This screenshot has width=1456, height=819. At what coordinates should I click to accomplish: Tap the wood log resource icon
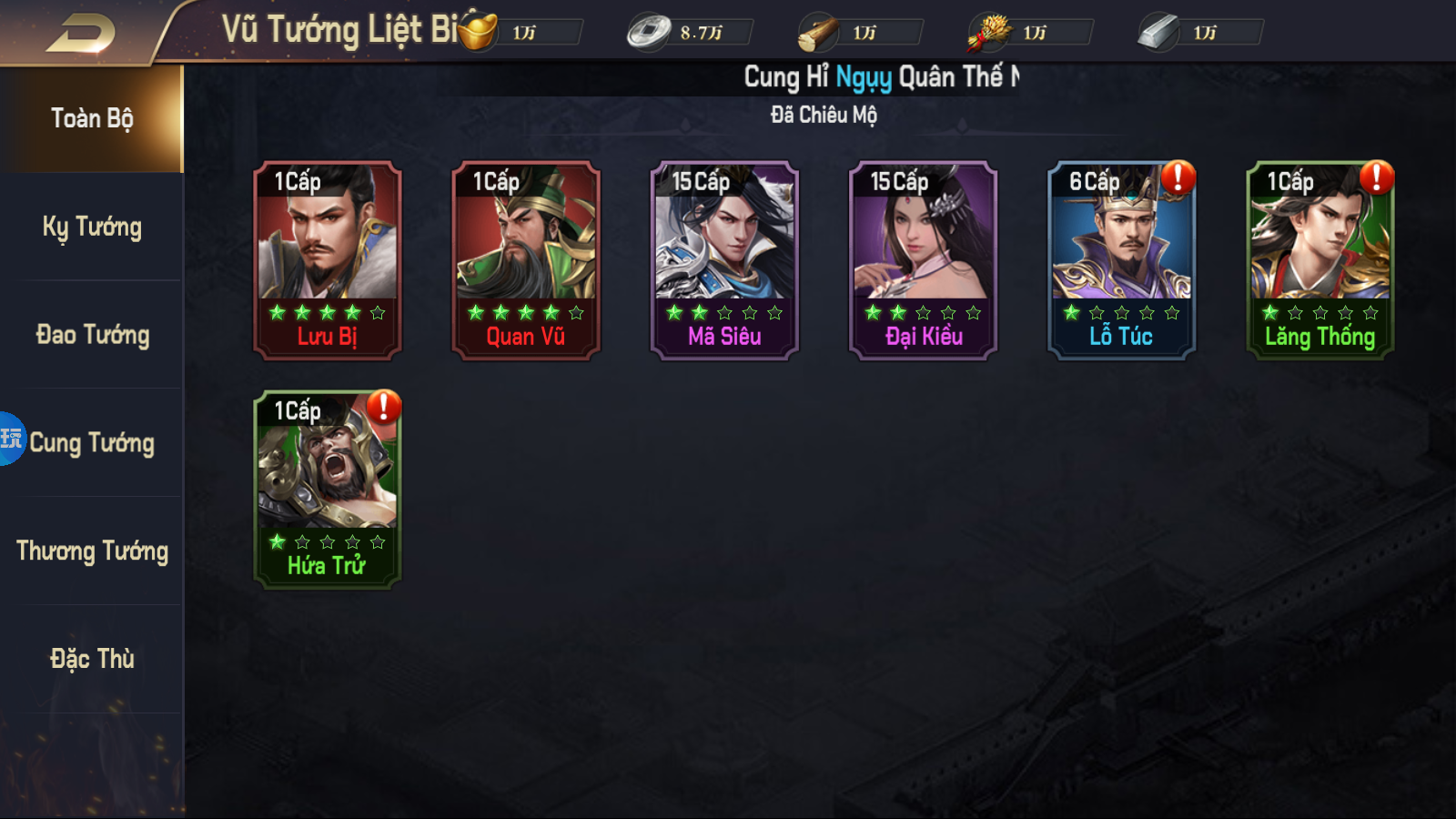pos(818,34)
